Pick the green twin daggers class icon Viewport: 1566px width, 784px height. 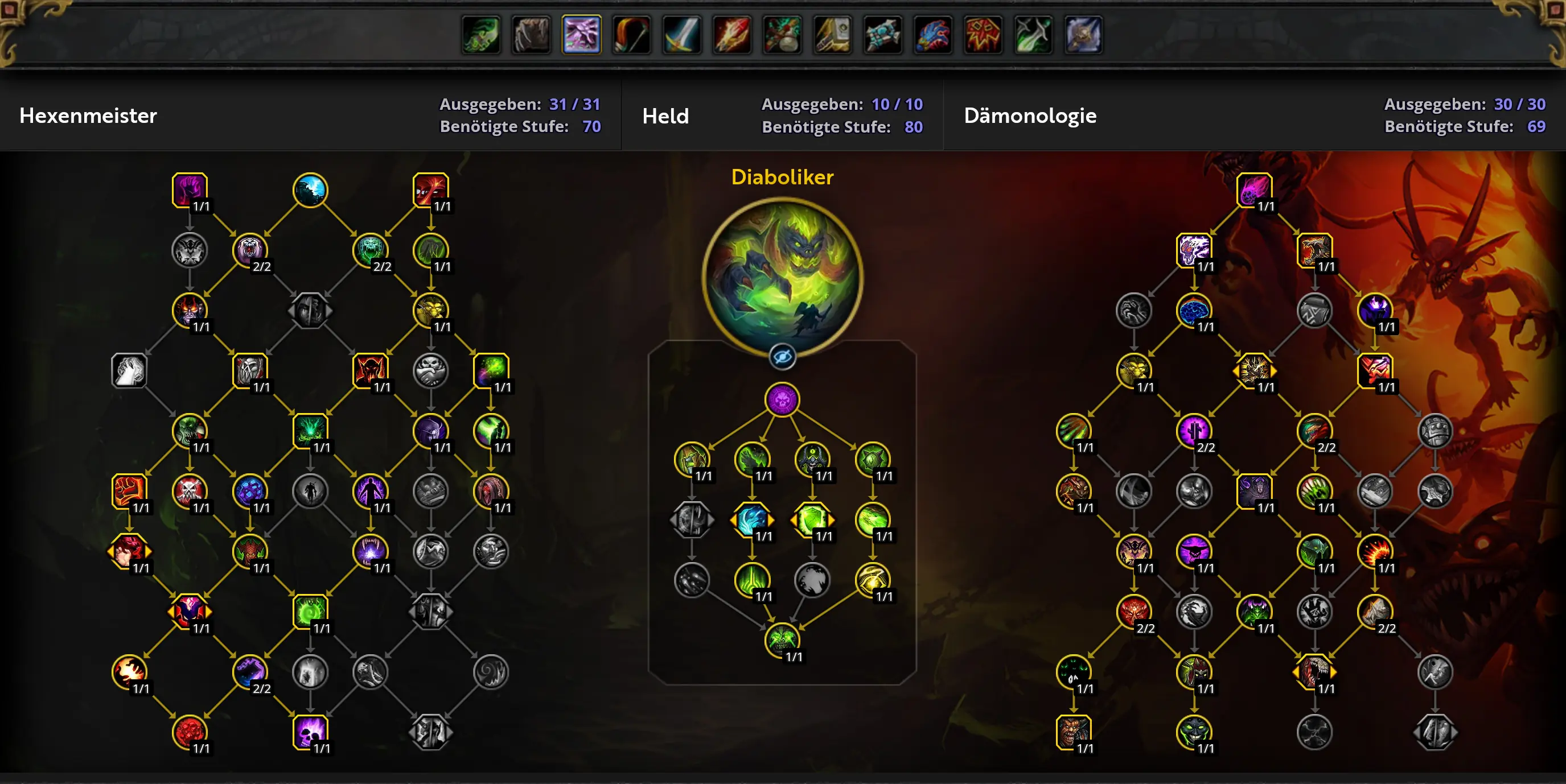click(1033, 35)
